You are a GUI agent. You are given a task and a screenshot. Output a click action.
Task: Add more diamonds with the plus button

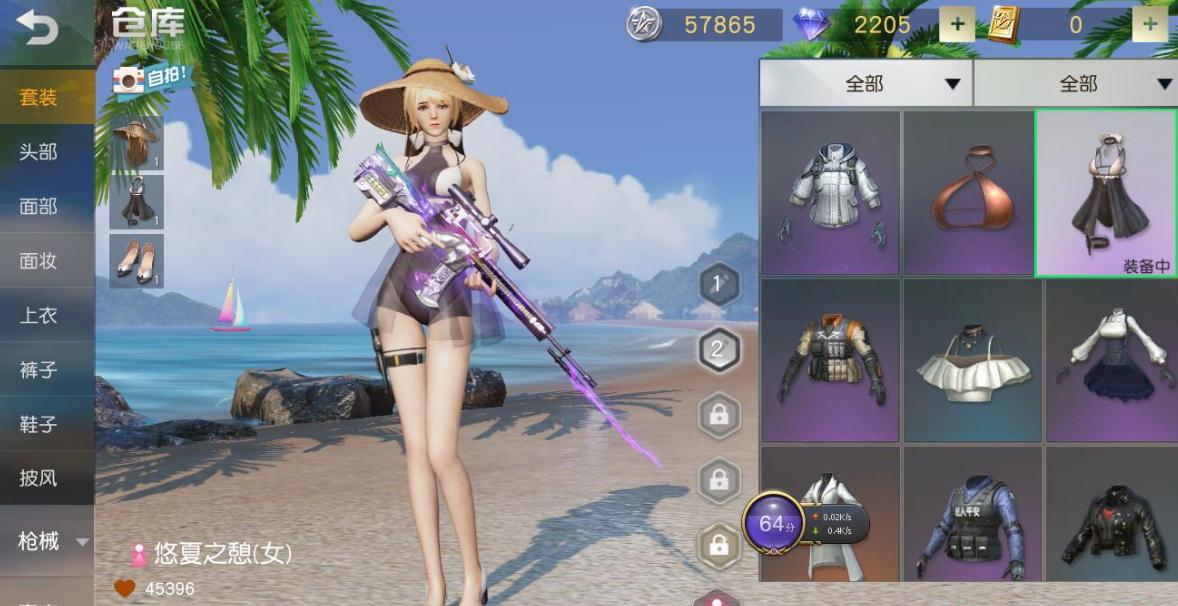pos(957,25)
